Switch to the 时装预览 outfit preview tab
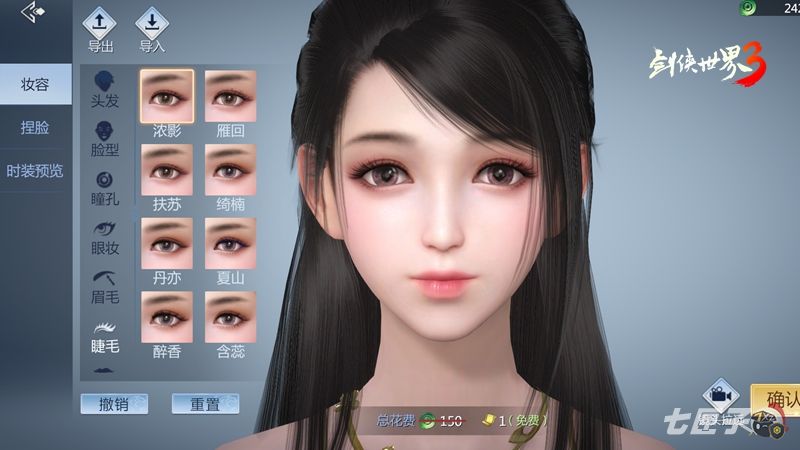Image resolution: width=800 pixels, height=450 pixels. coord(35,171)
